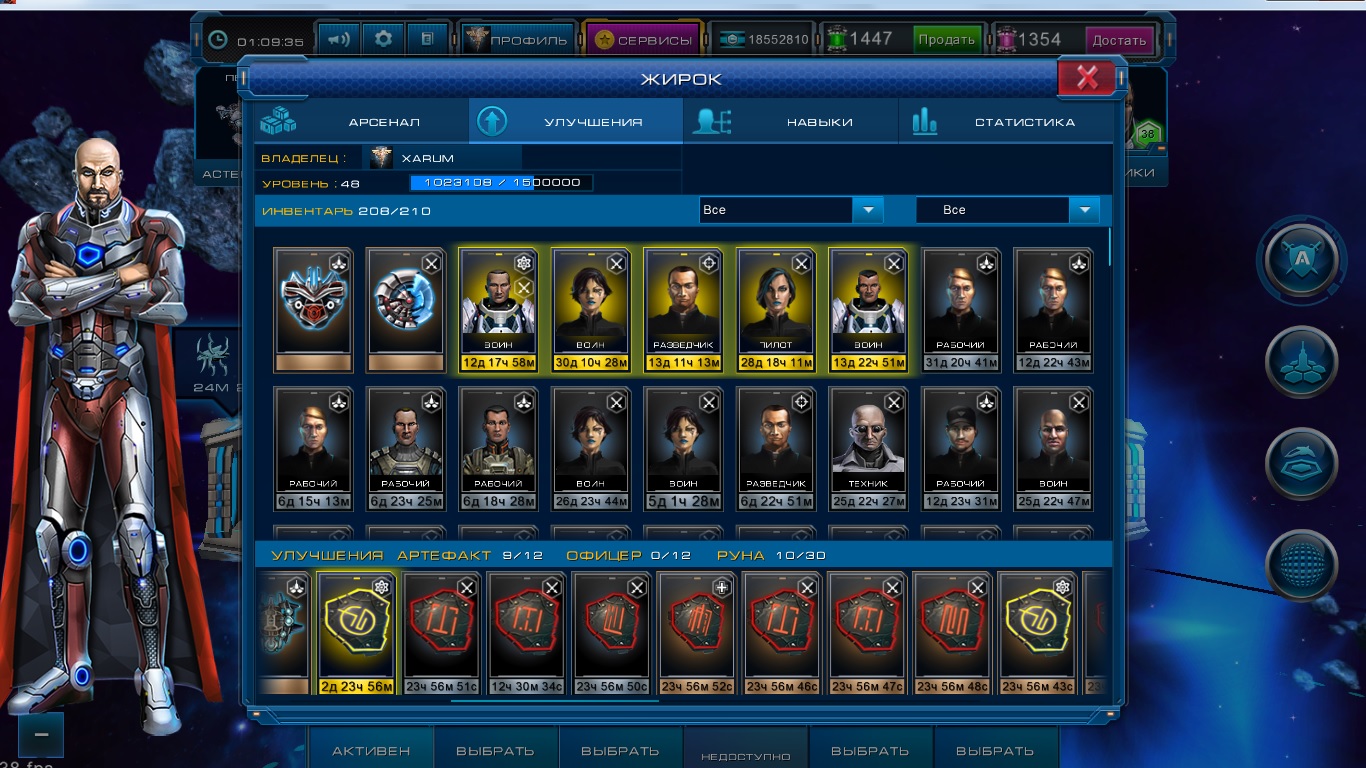Select the red mask artifact card
This screenshot has width=1366, height=768.
pyautogui.click(x=313, y=310)
